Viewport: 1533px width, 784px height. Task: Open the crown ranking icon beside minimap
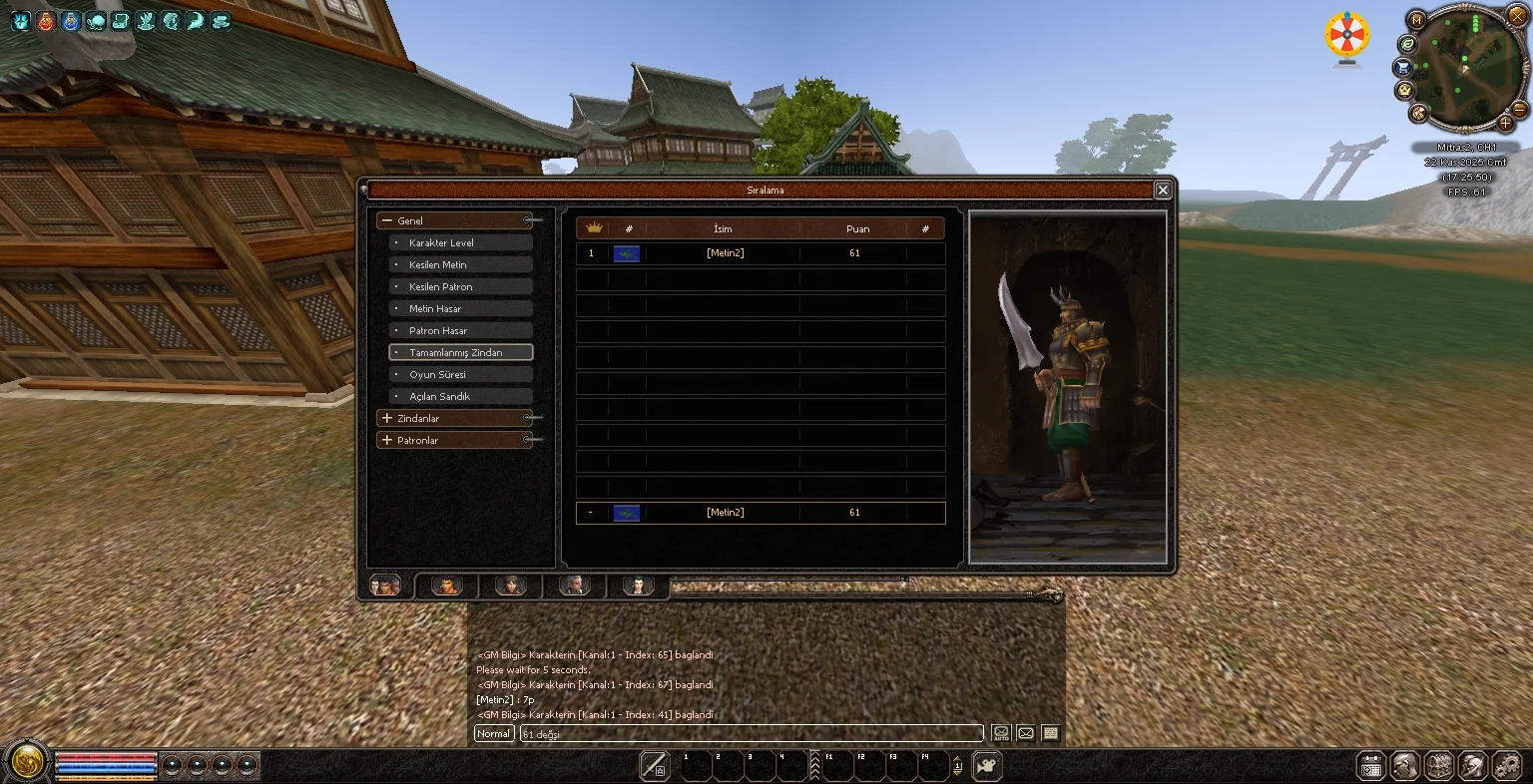[x=1405, y=90]
